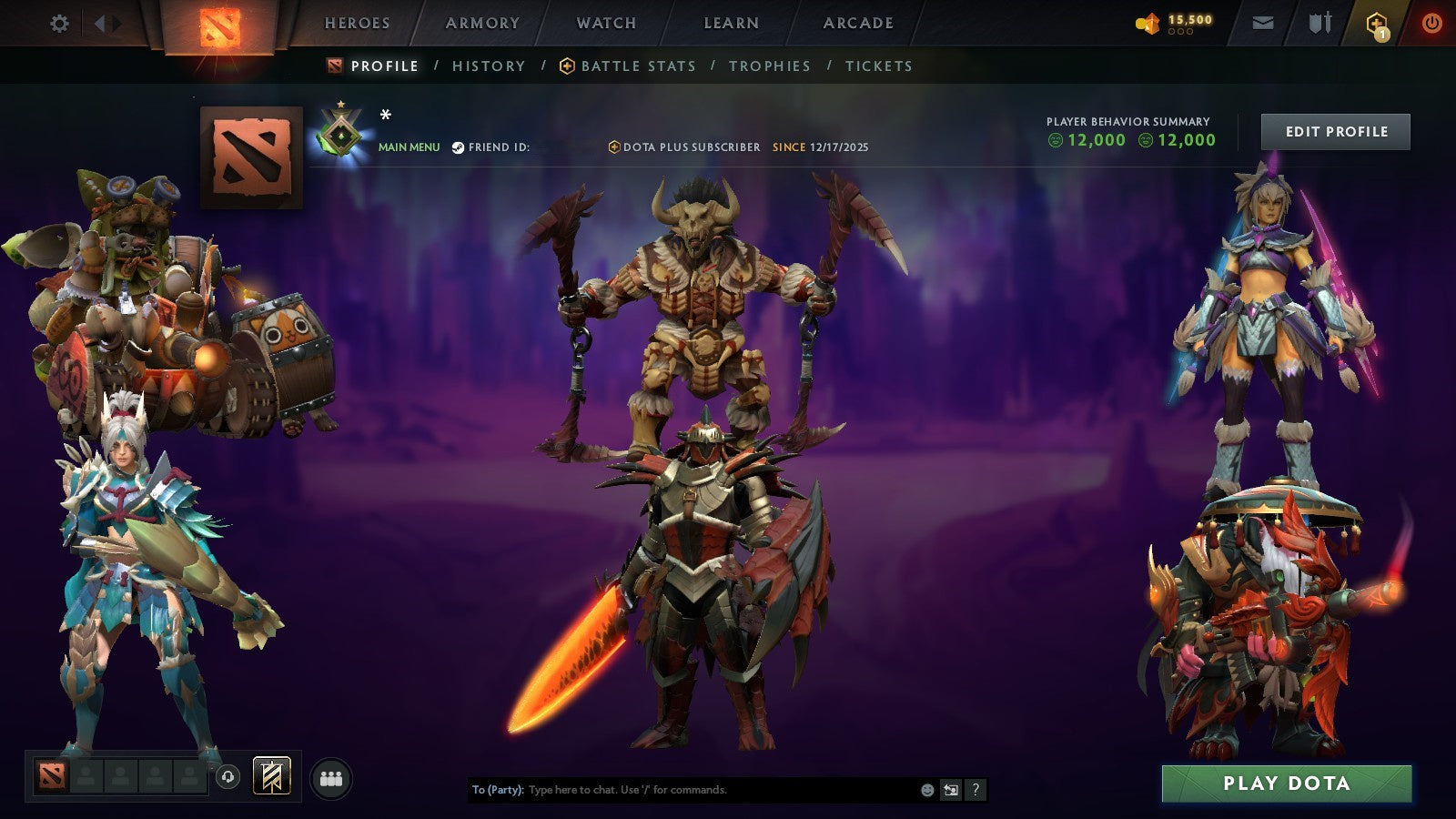This screenshot has width=1456, height=819.
Task: Click the settings gear icon
Action: coord(59,24)
